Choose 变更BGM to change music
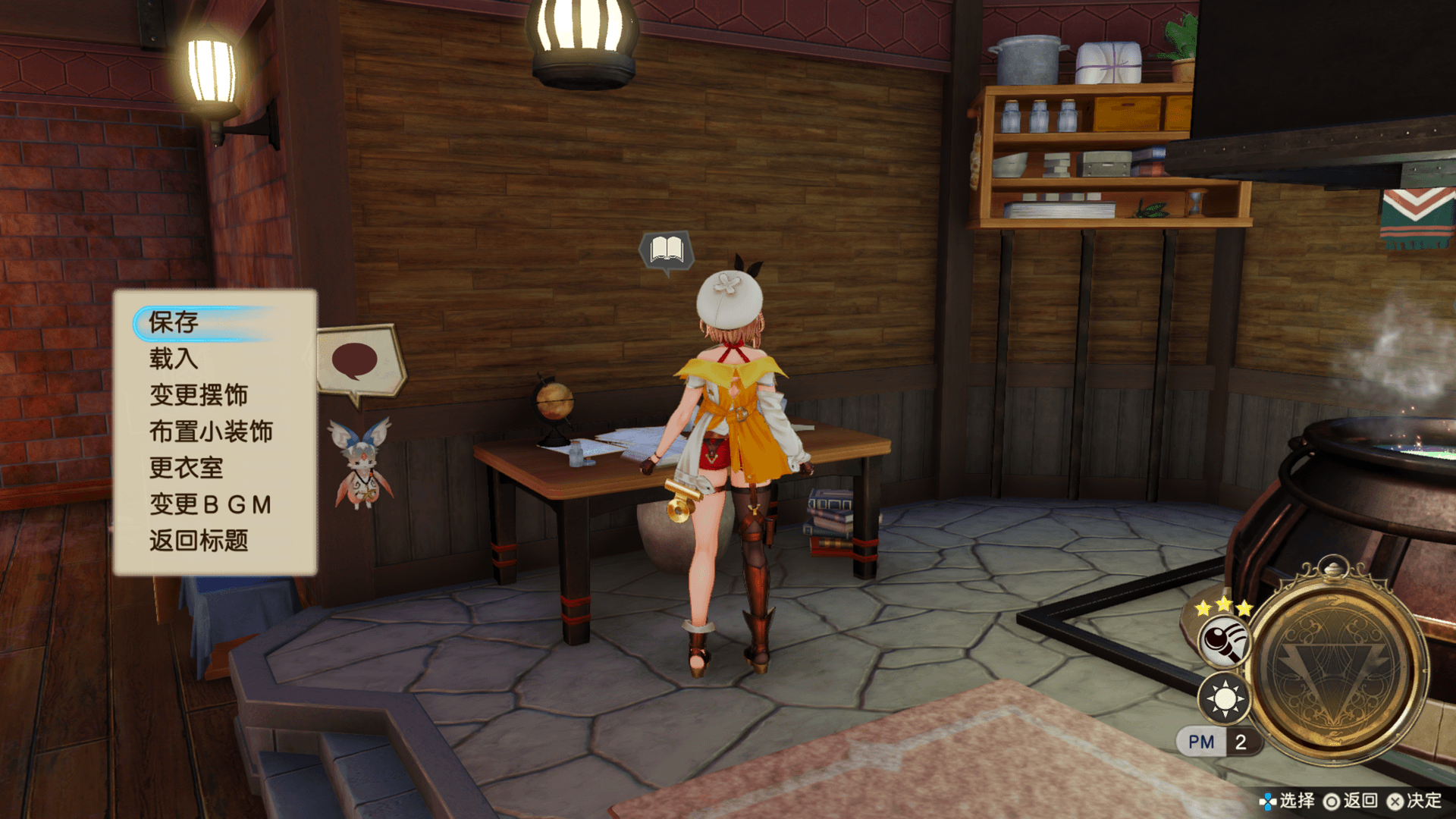The image size is (1456, 819). [211, 504]
